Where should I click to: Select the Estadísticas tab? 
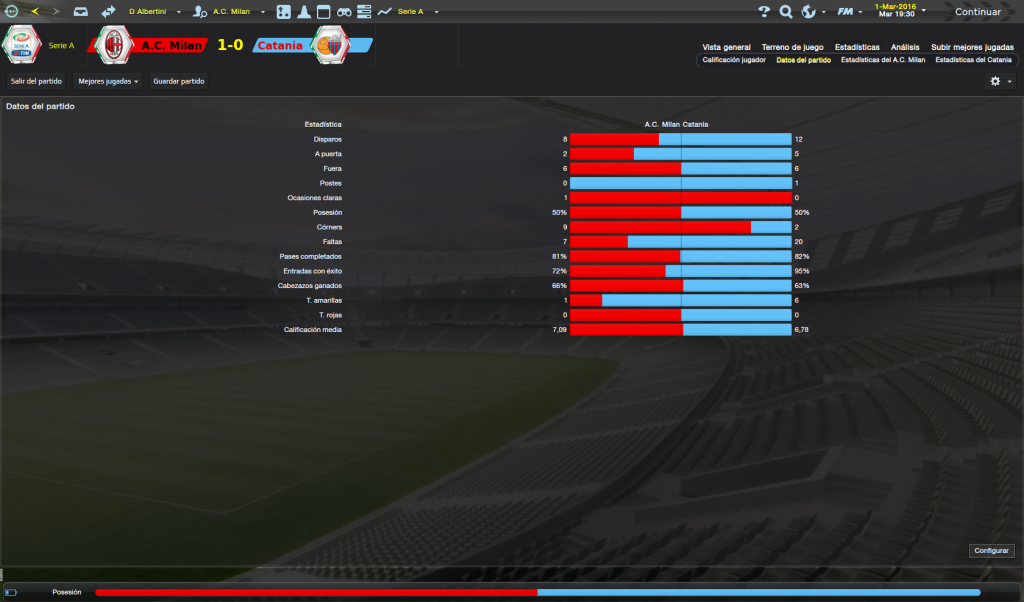pos(857,47)
